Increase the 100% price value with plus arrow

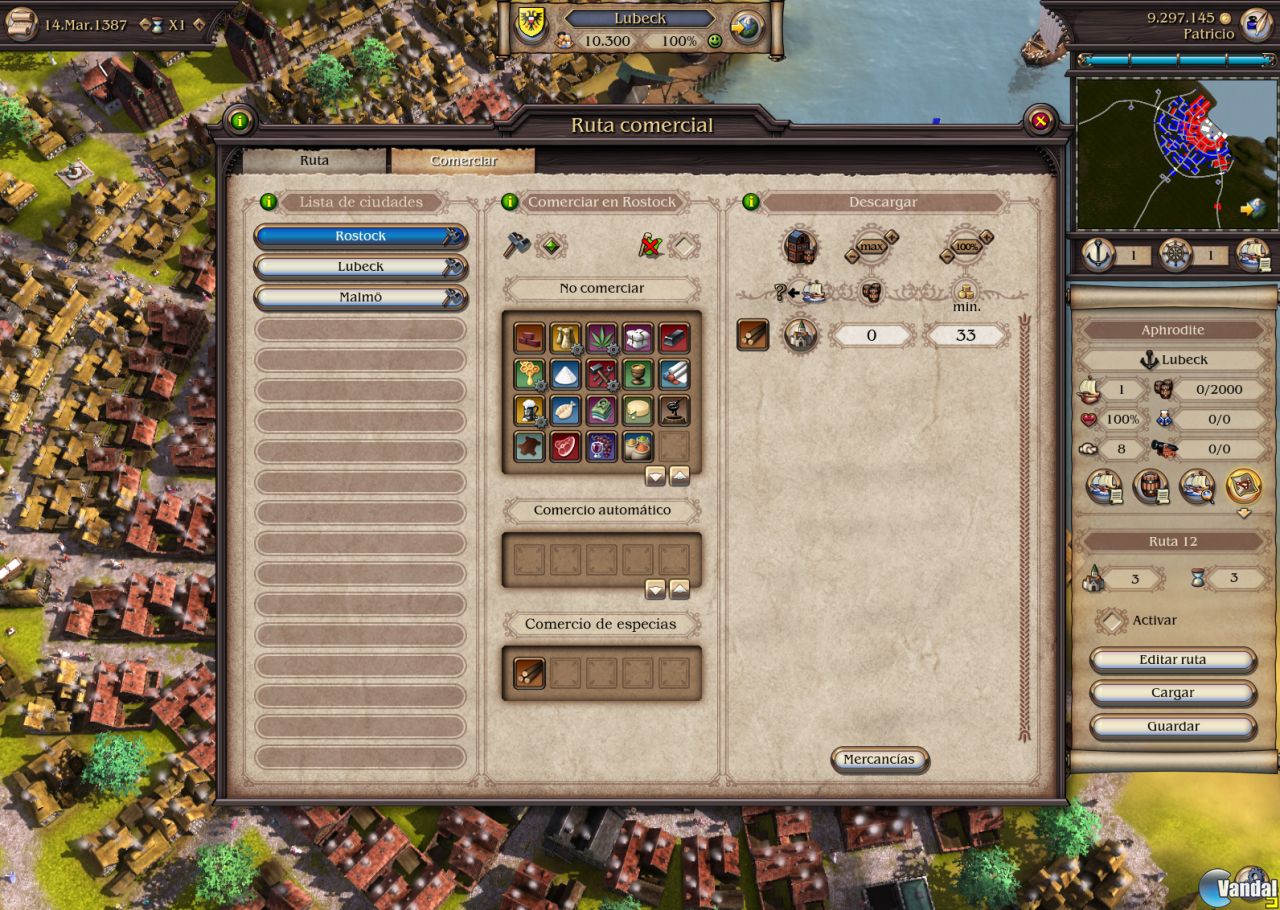985,236
